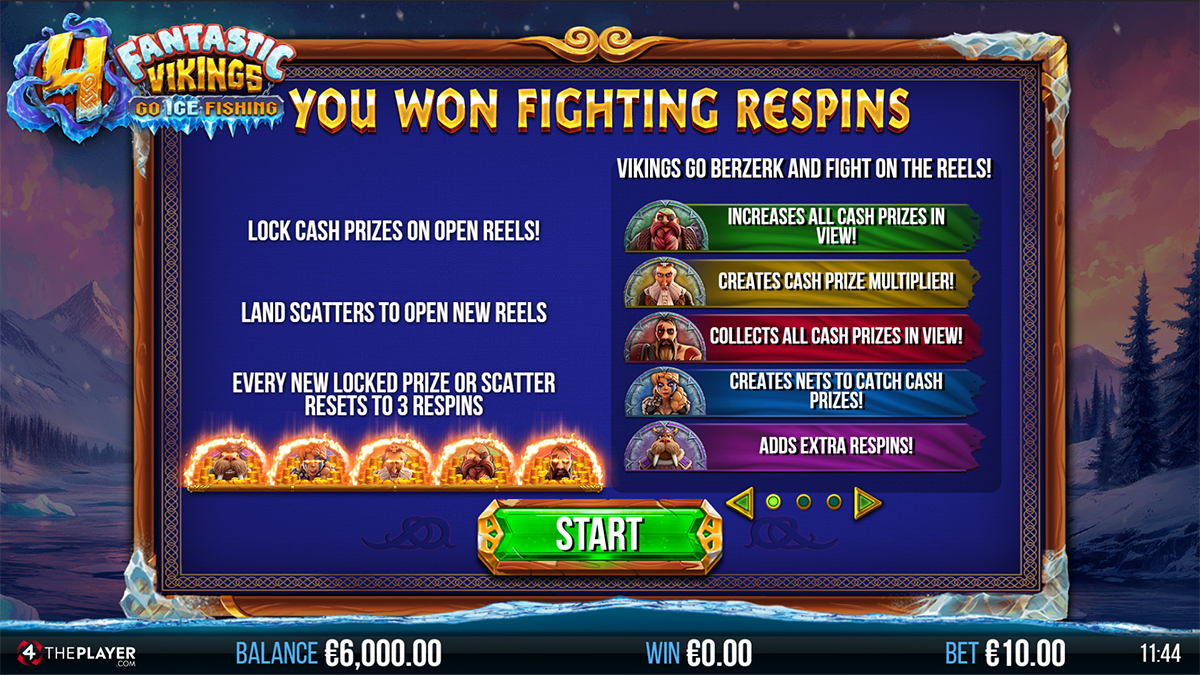Viewport: 1200px width, 675px height.
Task: Go to the previous info page arrow
Action: (740, 501)
